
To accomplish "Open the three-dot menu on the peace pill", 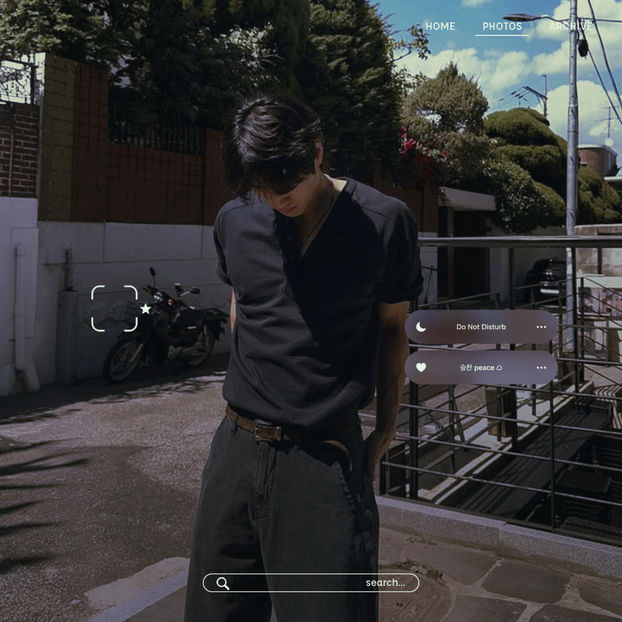I will (541, 367).
